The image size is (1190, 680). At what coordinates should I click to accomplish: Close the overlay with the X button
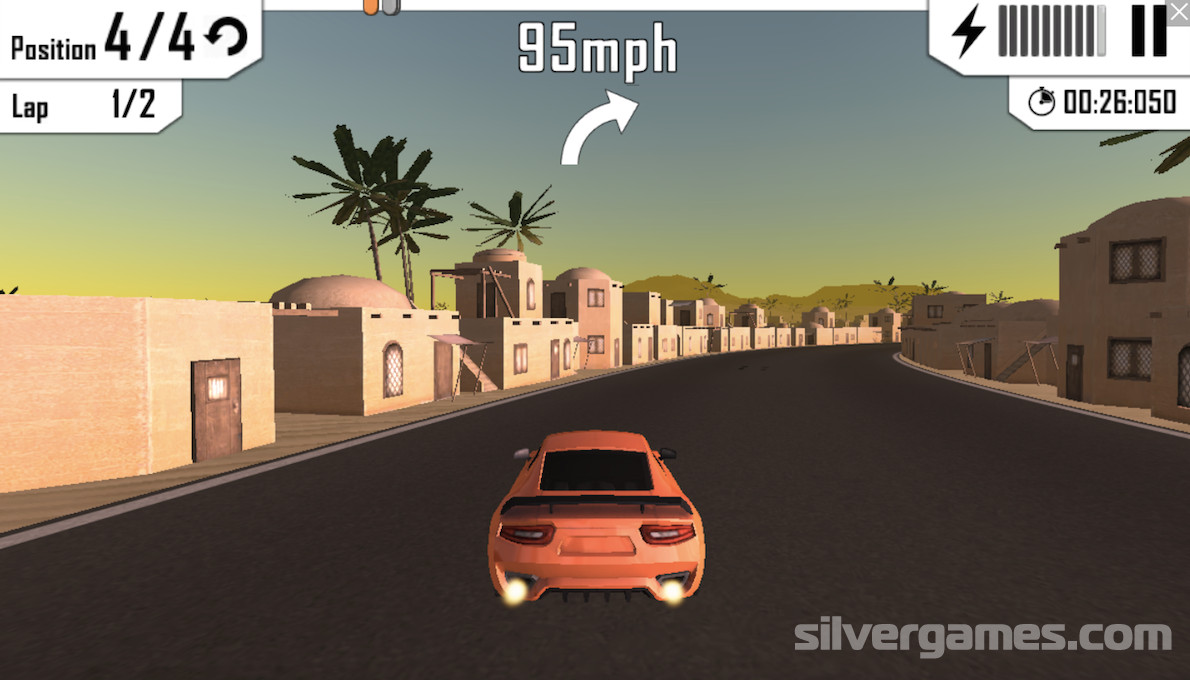[1179, 9]
